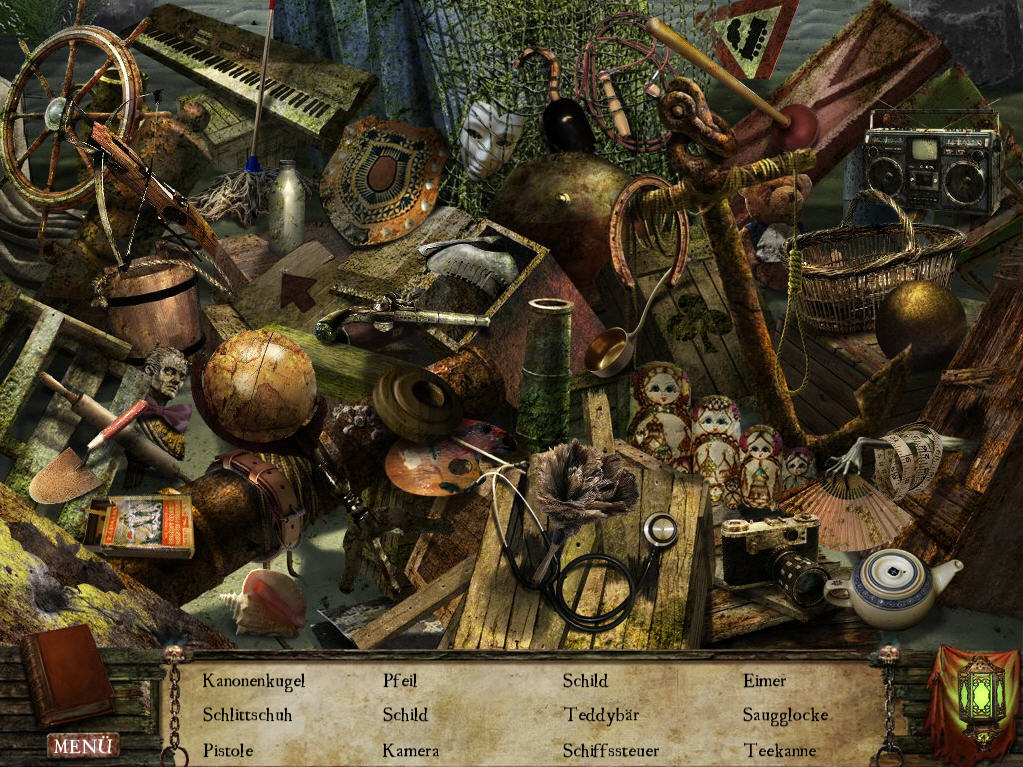
Task: Click the Teekanne word in the list
Action: pyautogui.click(x=780, y=750)
